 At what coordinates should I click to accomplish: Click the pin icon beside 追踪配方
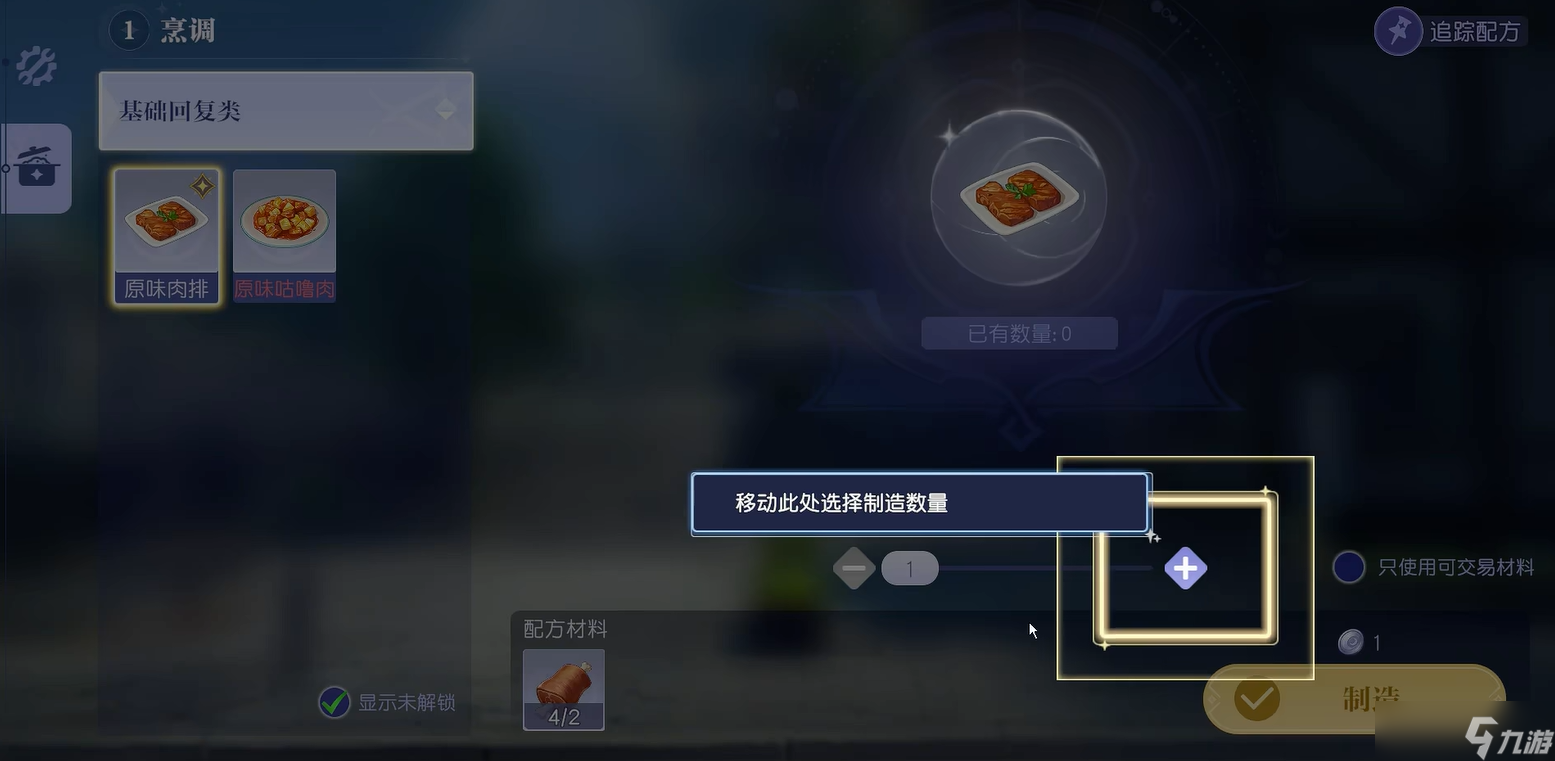[x=1398, y=30]
